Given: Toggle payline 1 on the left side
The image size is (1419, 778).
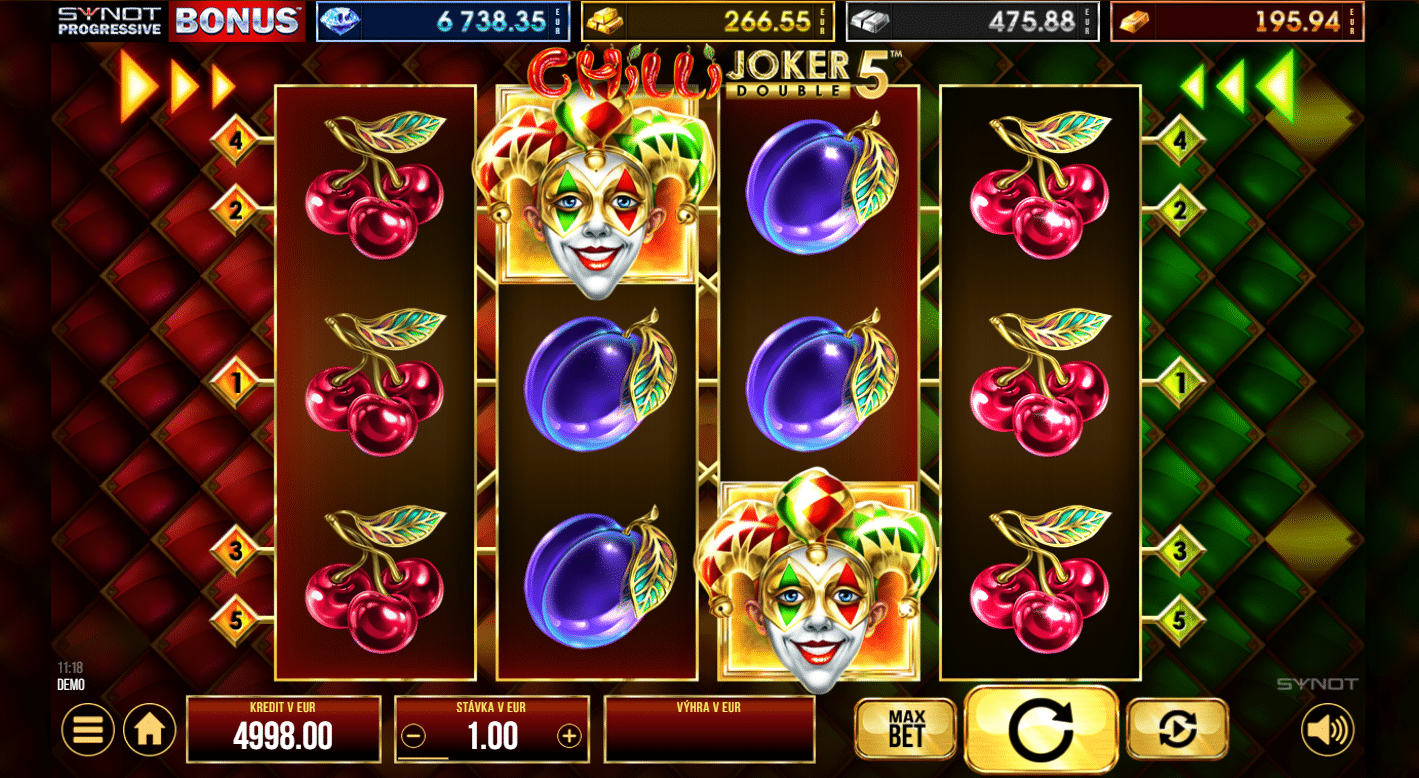Looking at the screenshot, I should [236, 380].
